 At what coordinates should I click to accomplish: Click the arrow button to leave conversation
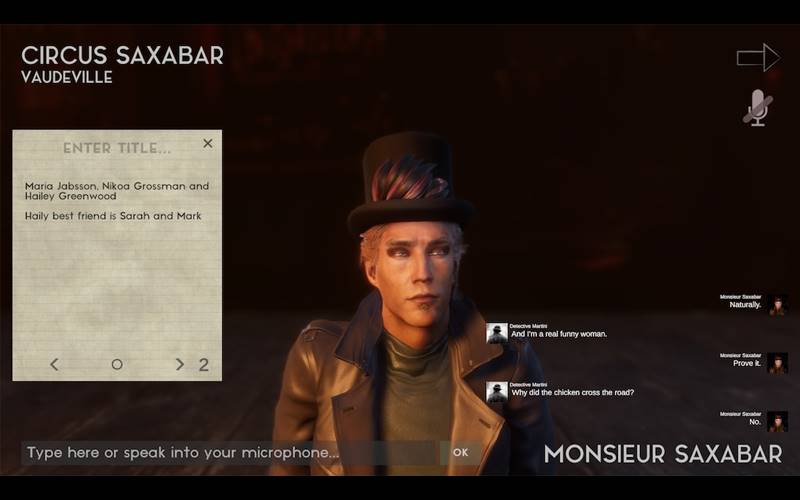coord(757,57)
